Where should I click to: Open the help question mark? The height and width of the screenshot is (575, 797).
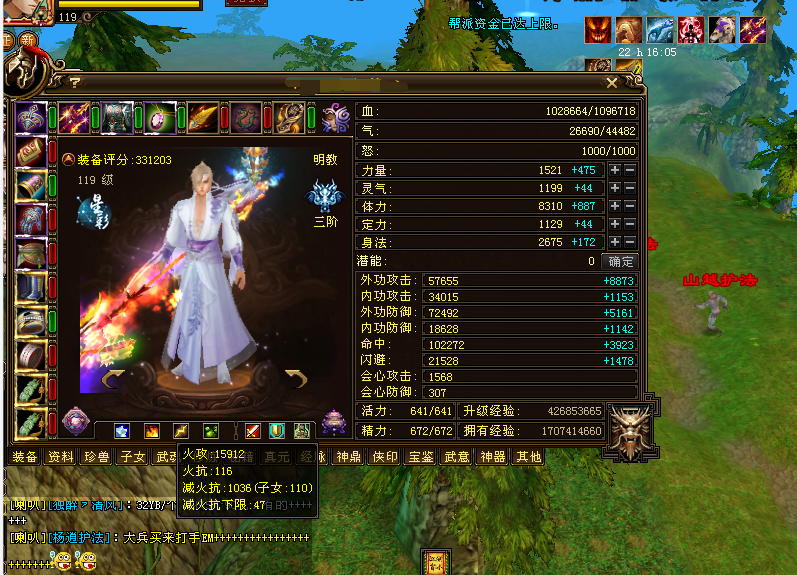click(x=75, y=83)
